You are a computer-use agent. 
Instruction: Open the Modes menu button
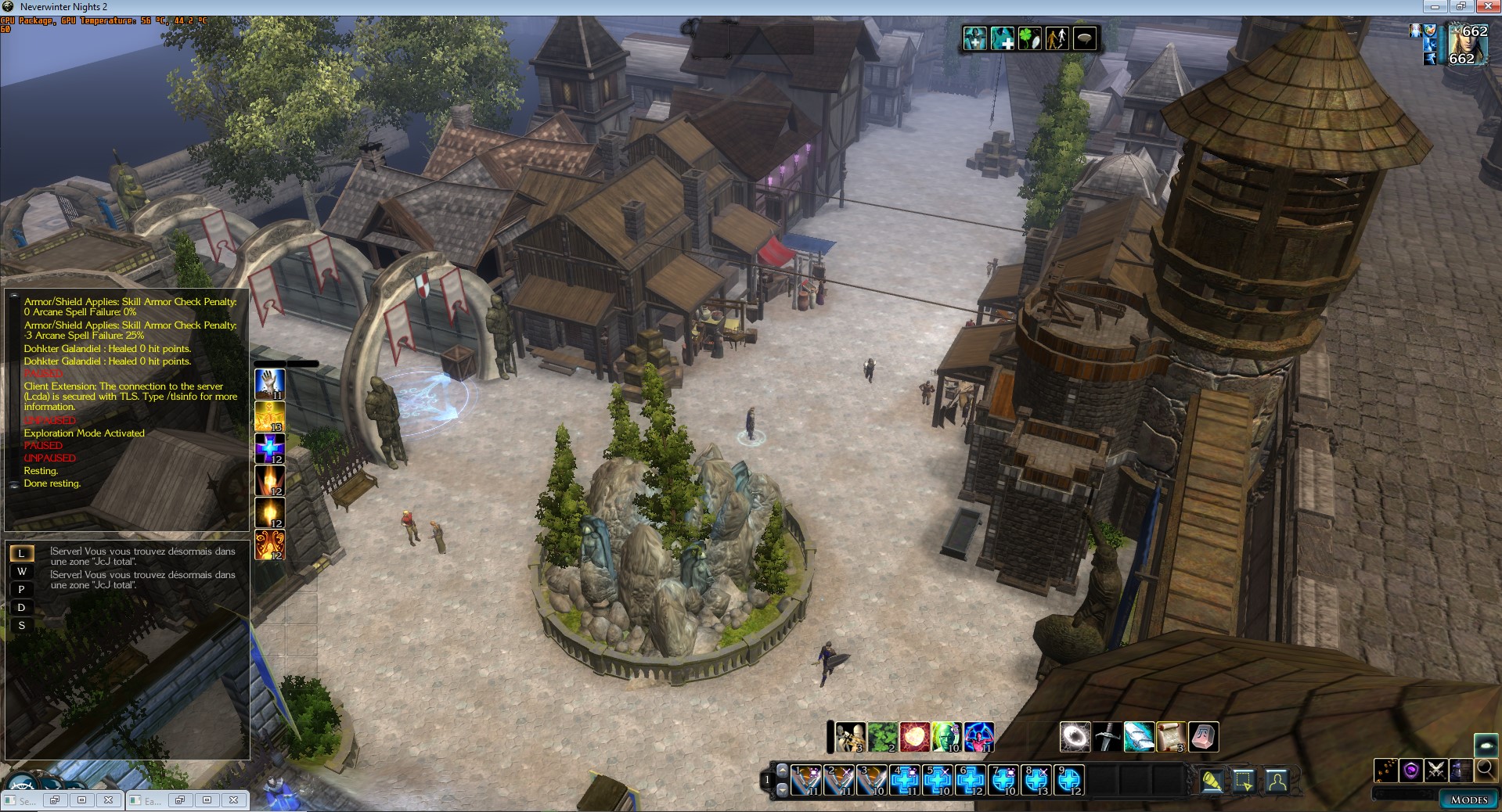click(1468, 799)
